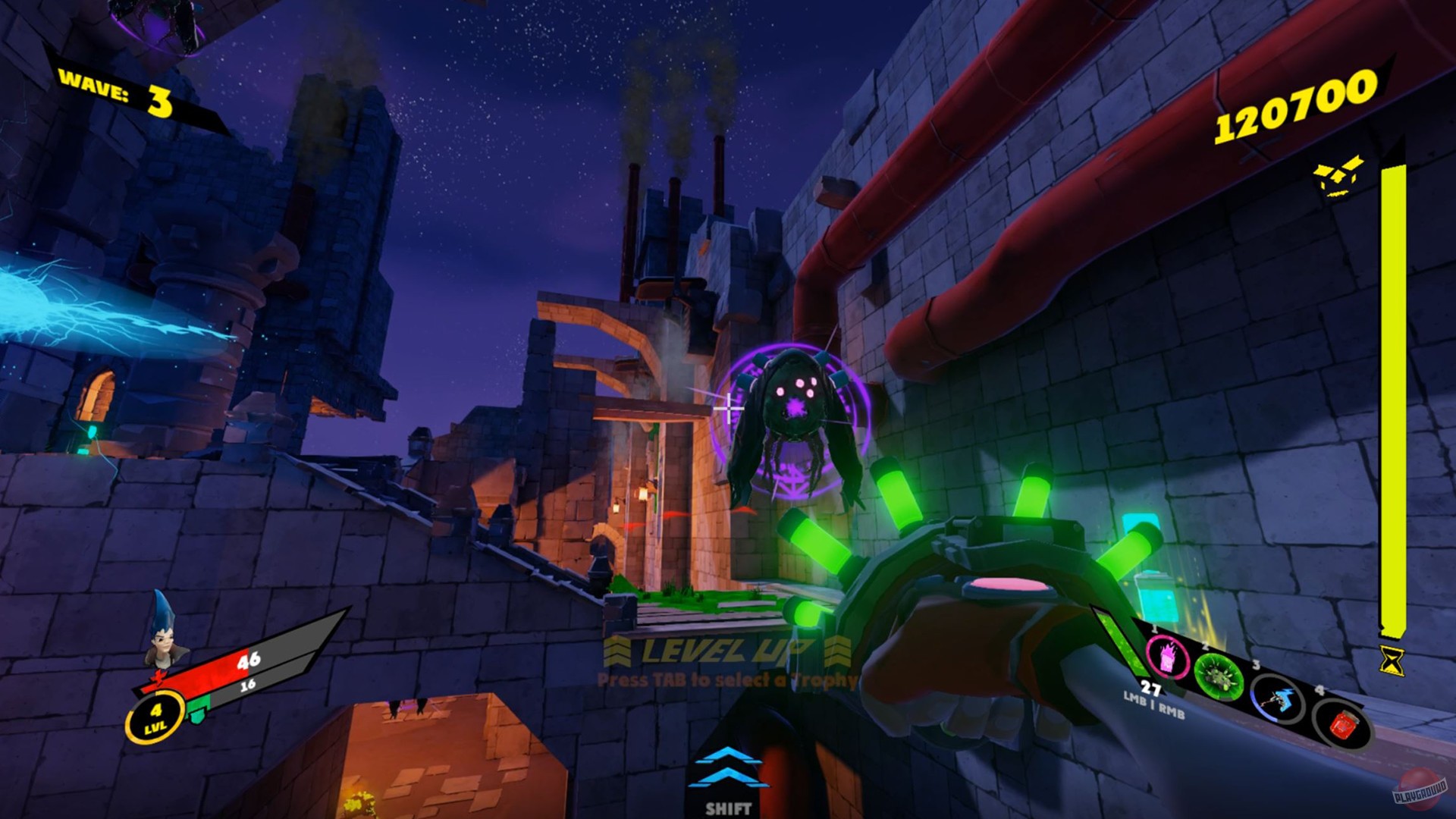This screenshot has height=819, width=1456.
Task: Click the hourglass icon beside the XP bar
Action: [x=1392, y=661]
